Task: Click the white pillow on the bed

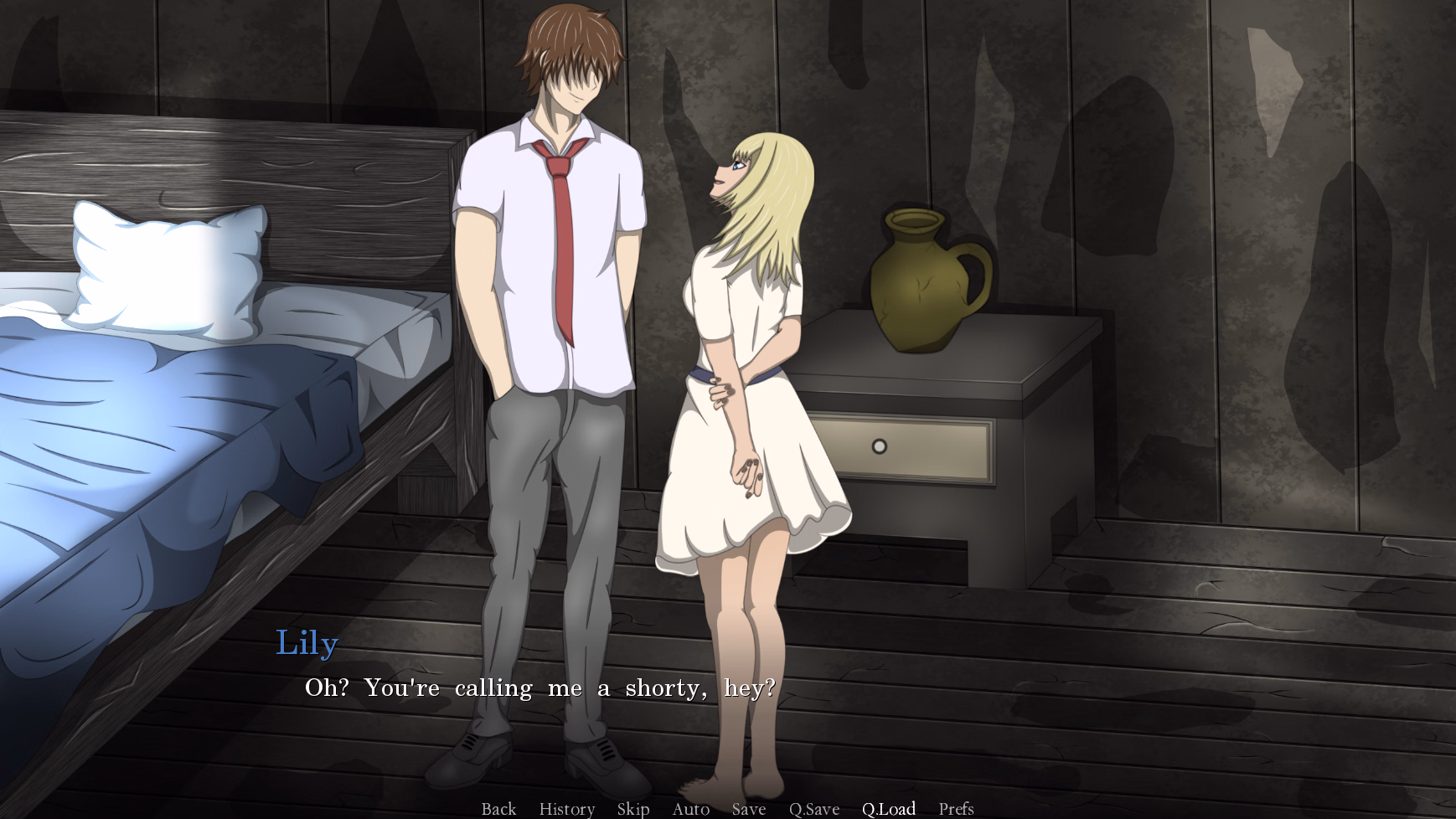Action: (x=163, y=268)
